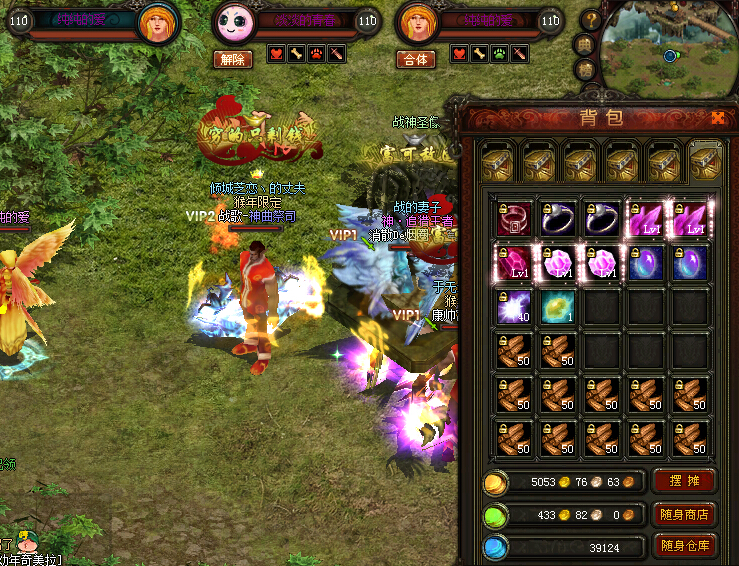The image size is (739, 566).
Task: Select the red ring item slot
Action: 514,219
